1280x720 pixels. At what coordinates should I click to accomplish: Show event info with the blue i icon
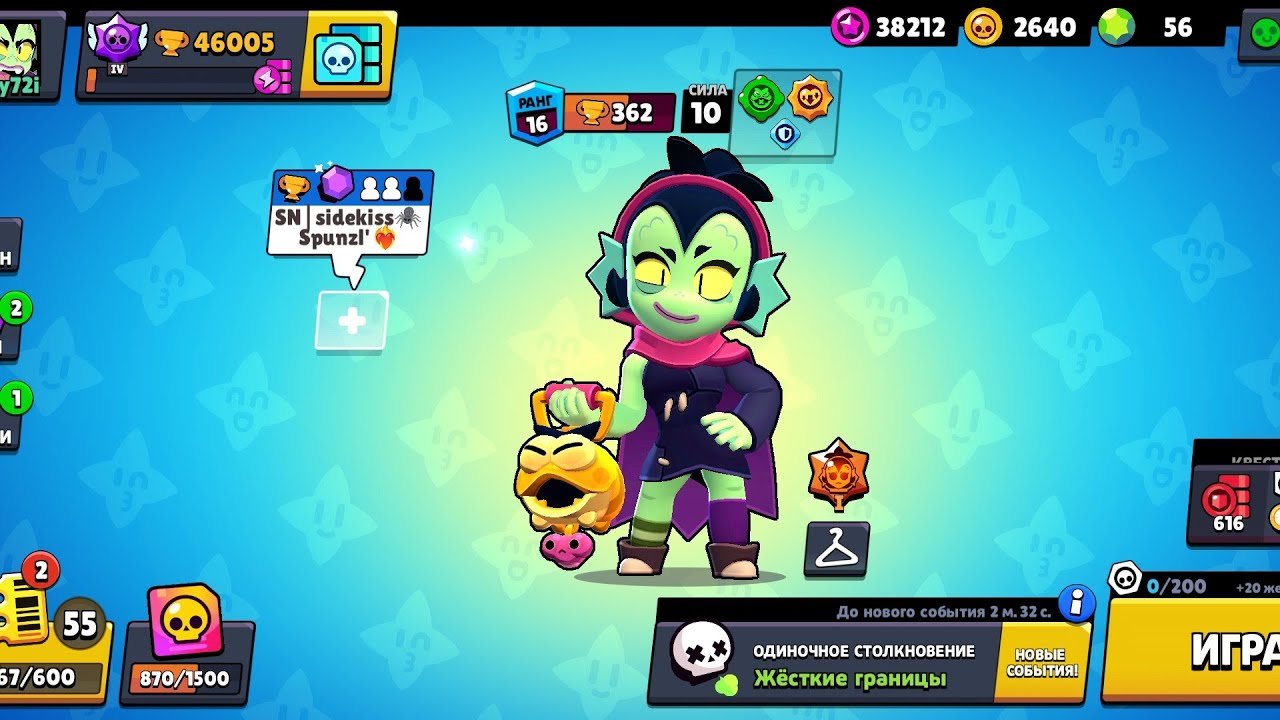pos(1076,603)
